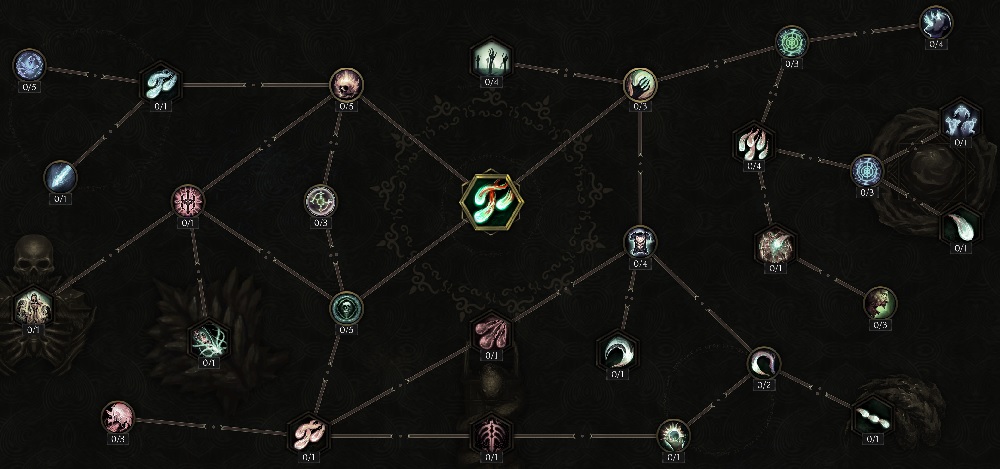Image resolution: width=1000 pixels, height=469 pixels.
Task: Choose the hooded robed figure skill node
Action: coord(33,306)
